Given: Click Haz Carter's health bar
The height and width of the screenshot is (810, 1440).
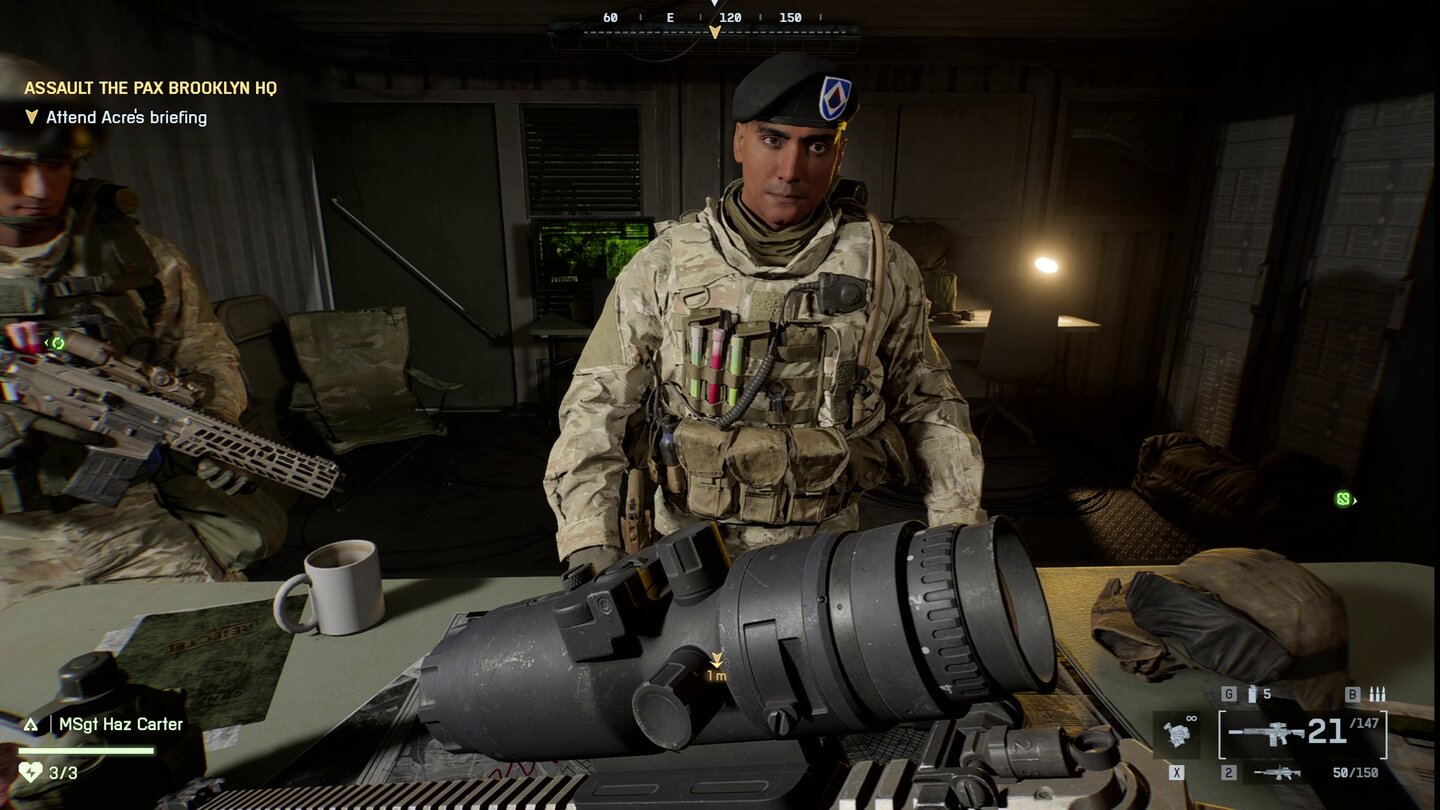Looking at the screenshot, I should tap(85, 750).
